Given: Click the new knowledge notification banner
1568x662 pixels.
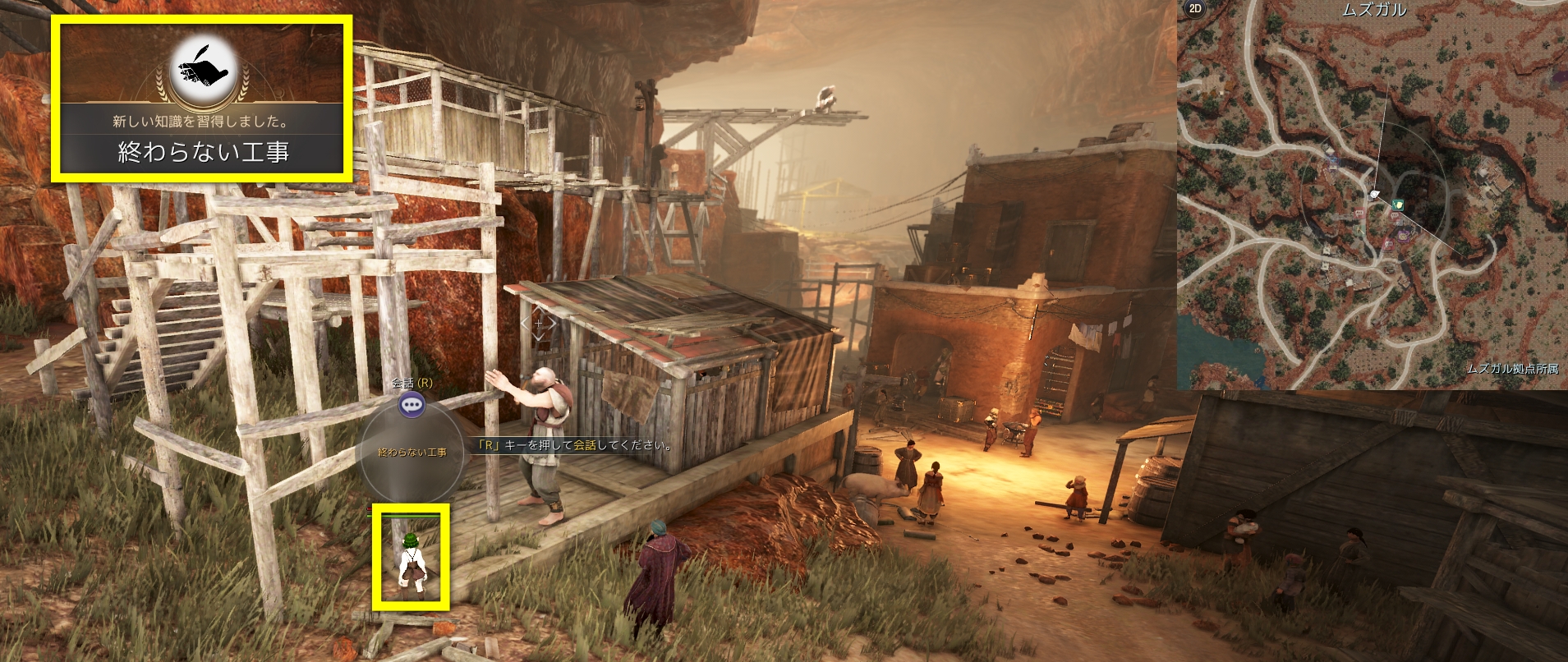Looking at the screenshot, I should click(202, 137).
